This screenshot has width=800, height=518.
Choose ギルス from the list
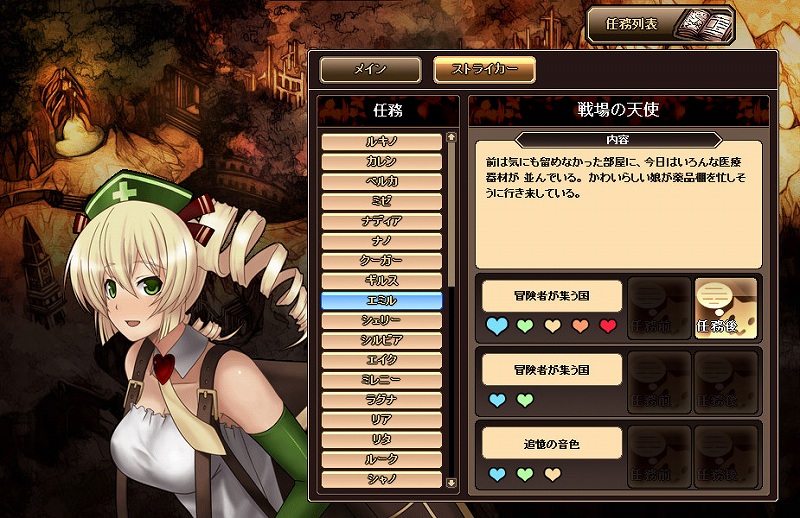(381, 281)
